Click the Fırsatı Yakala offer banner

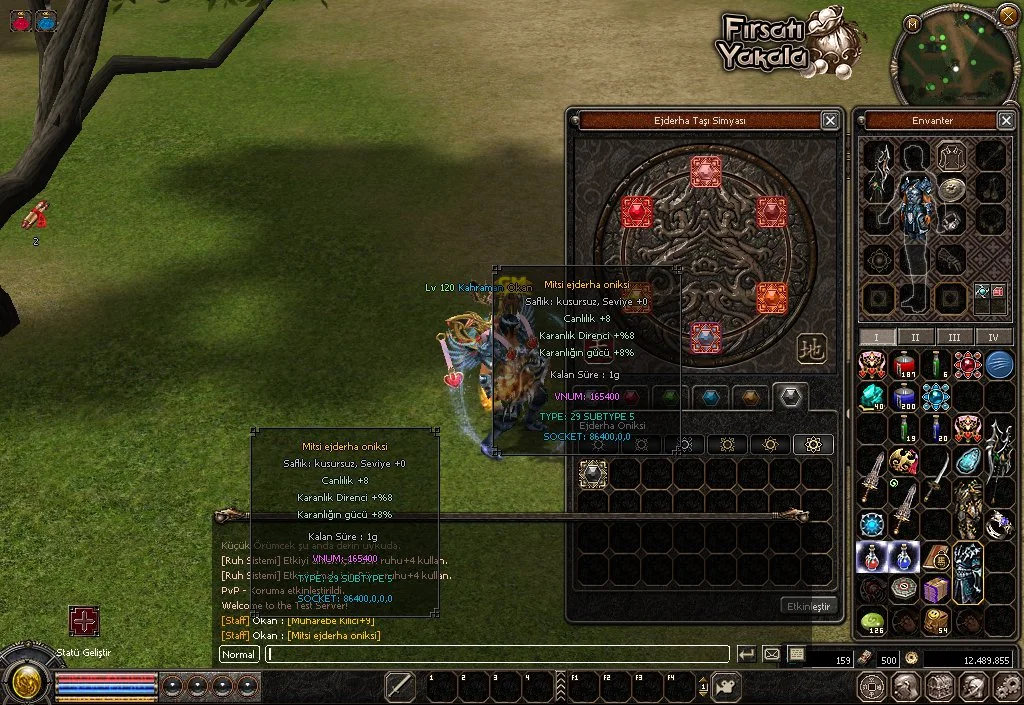pos(780,45)
